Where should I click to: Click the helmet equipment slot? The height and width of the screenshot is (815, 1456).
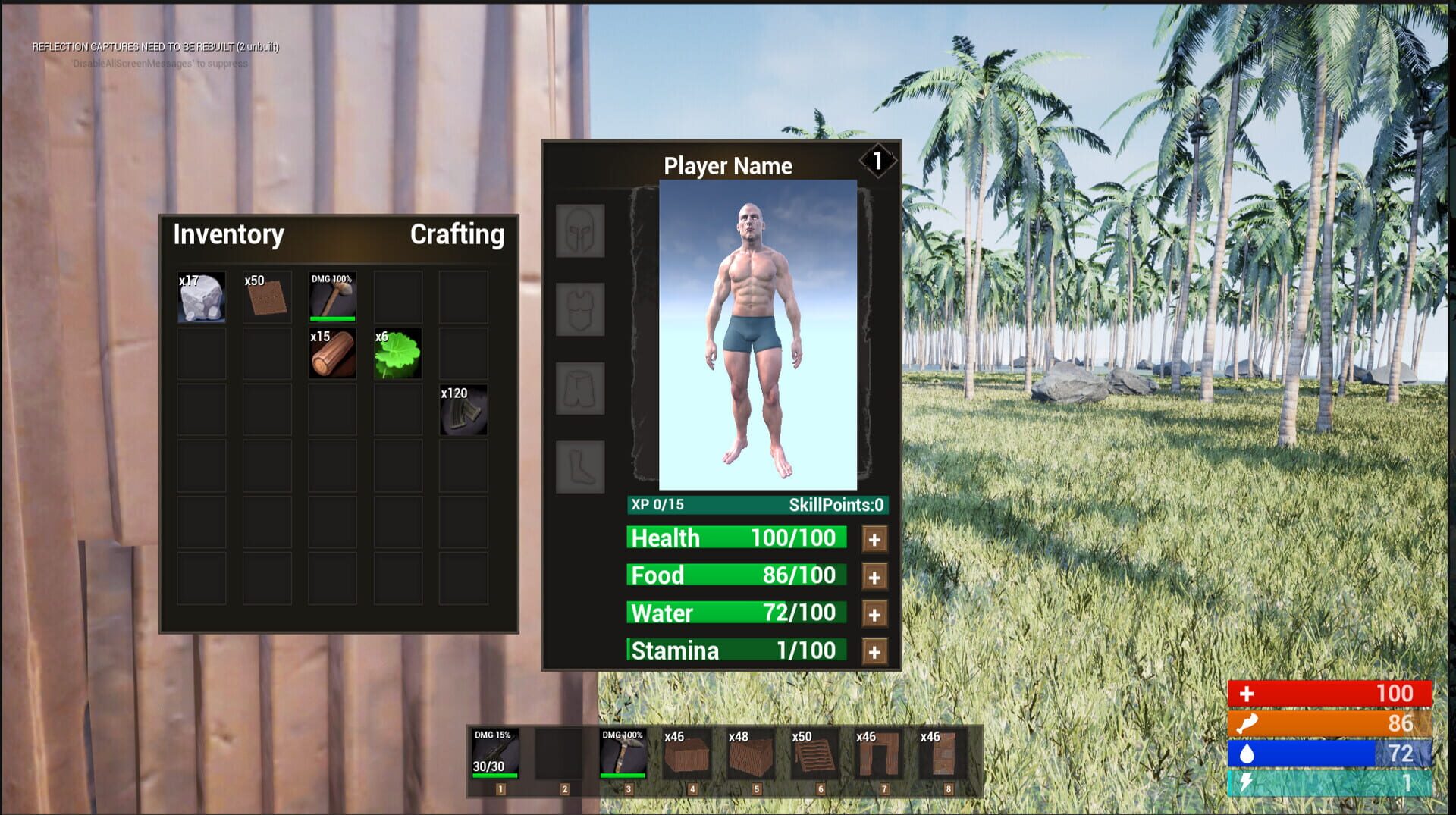tap(579, 231)
